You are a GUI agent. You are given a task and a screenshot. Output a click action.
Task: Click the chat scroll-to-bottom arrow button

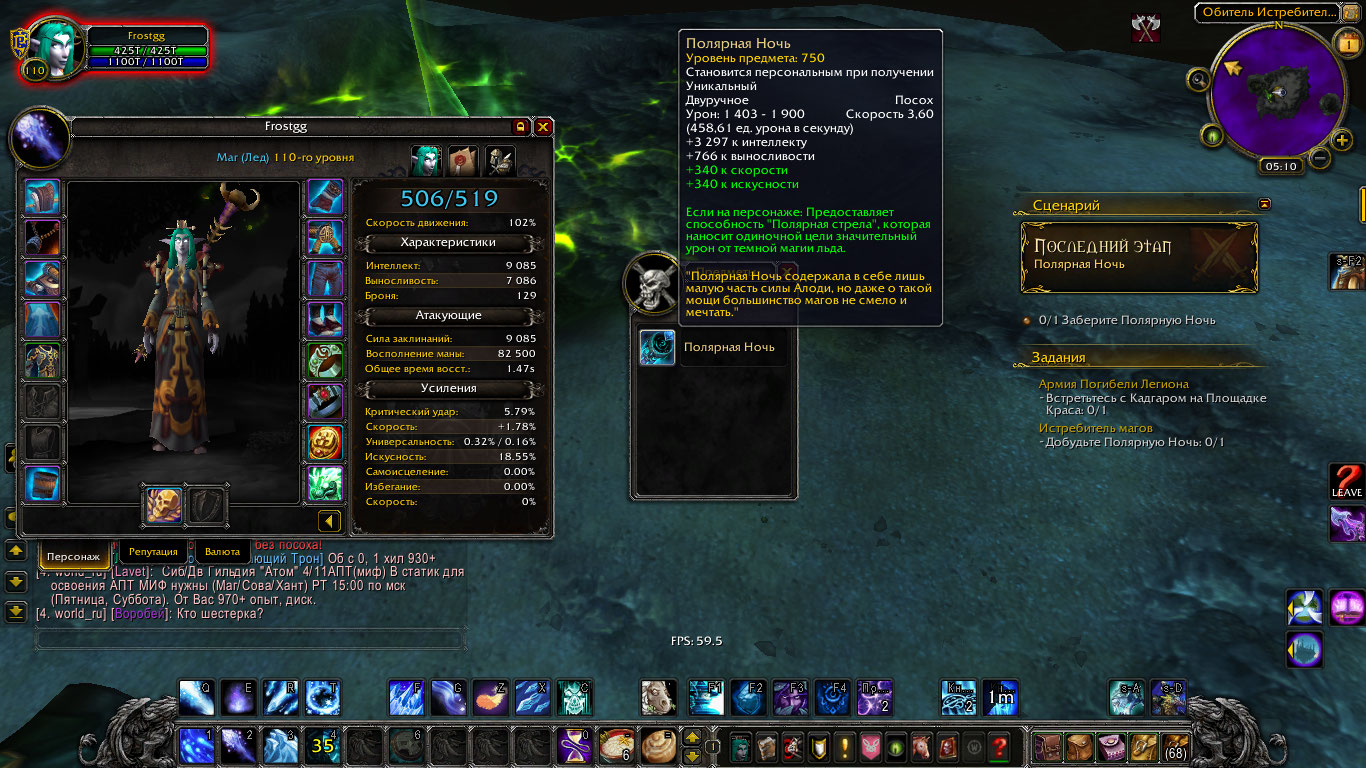tap(16, 611)
